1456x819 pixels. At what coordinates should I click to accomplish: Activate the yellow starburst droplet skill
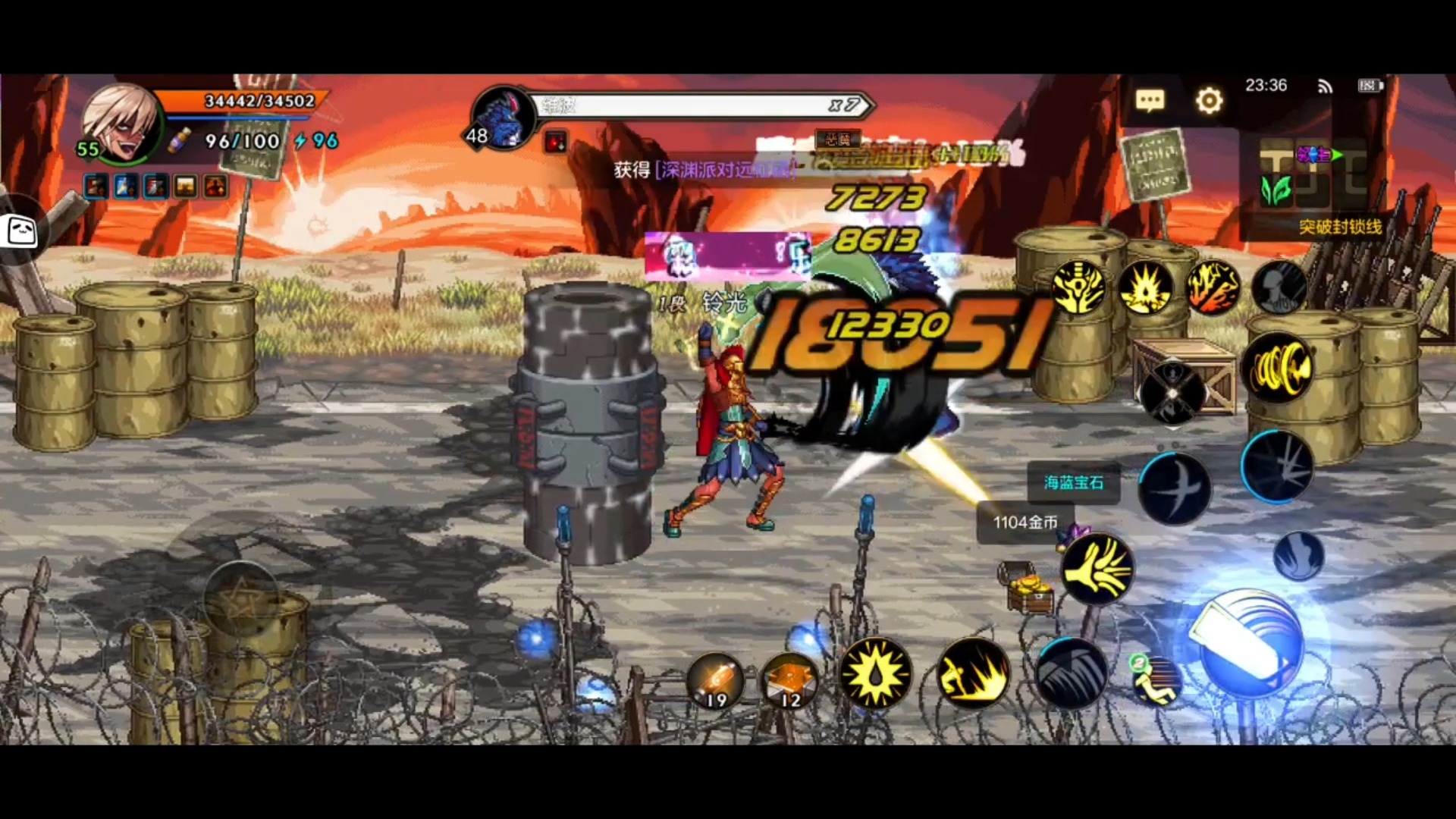[876, 673]
